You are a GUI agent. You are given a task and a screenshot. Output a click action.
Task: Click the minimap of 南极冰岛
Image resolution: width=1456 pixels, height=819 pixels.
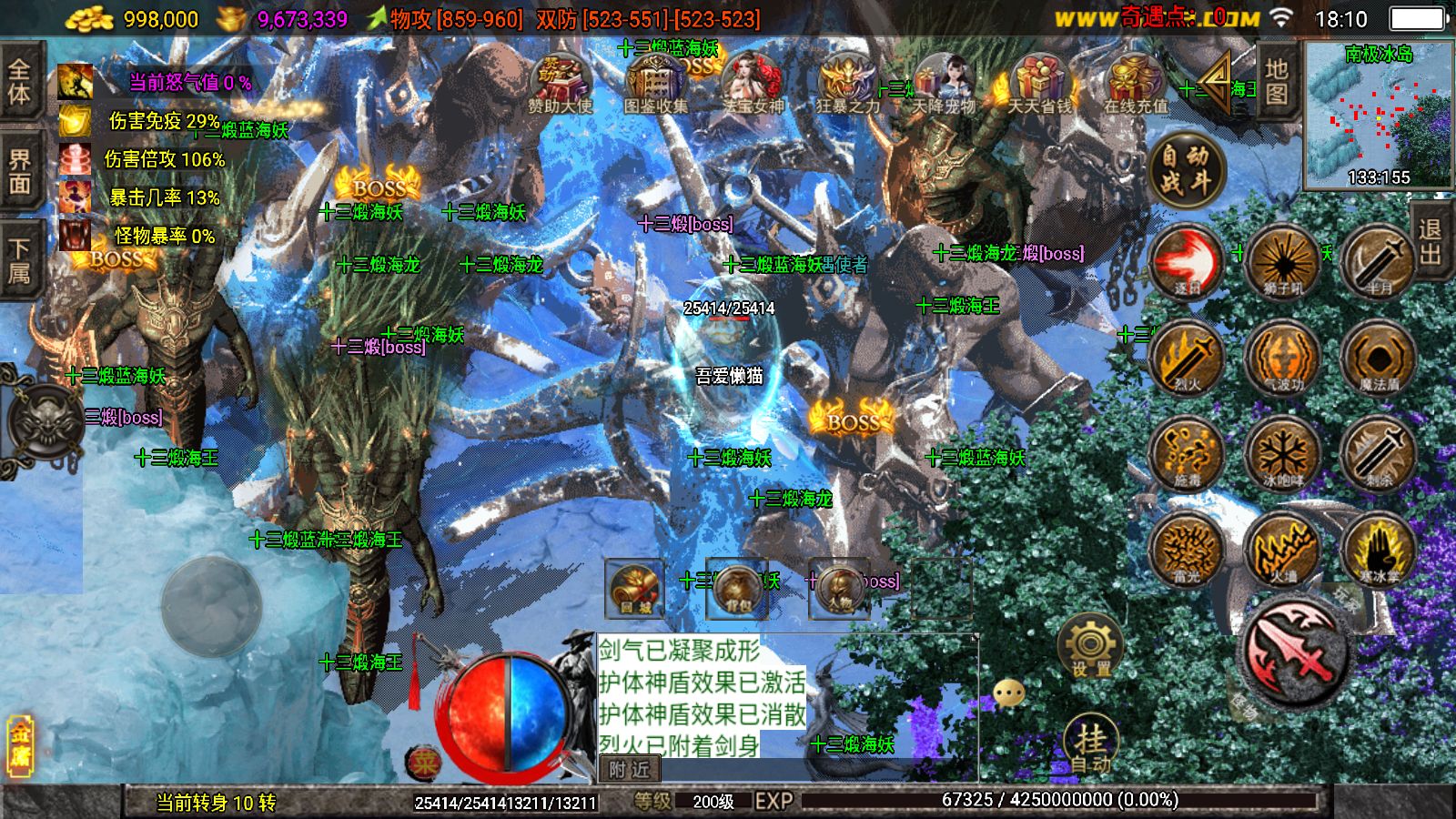(x=1379, y=114)
